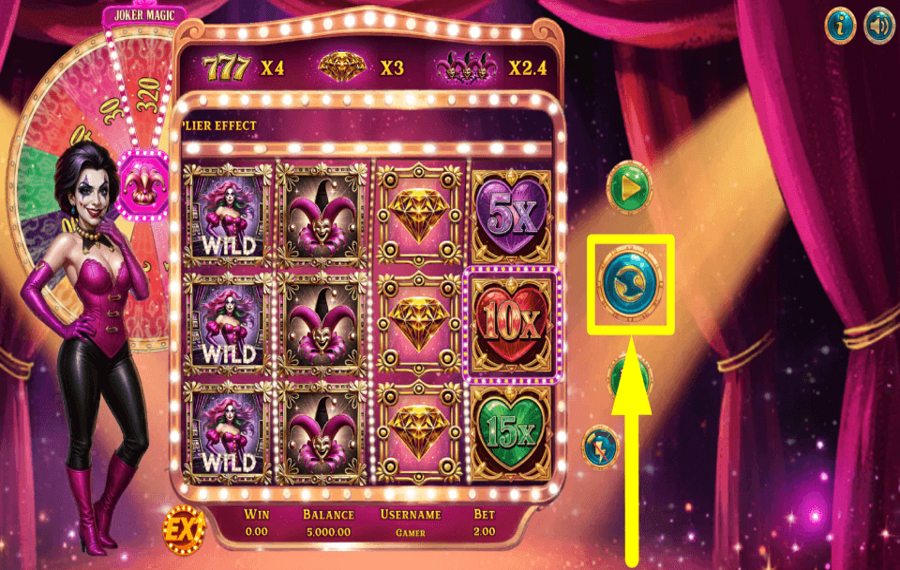
Task: Start autoplay with the green play button
Action: [630, 186]
